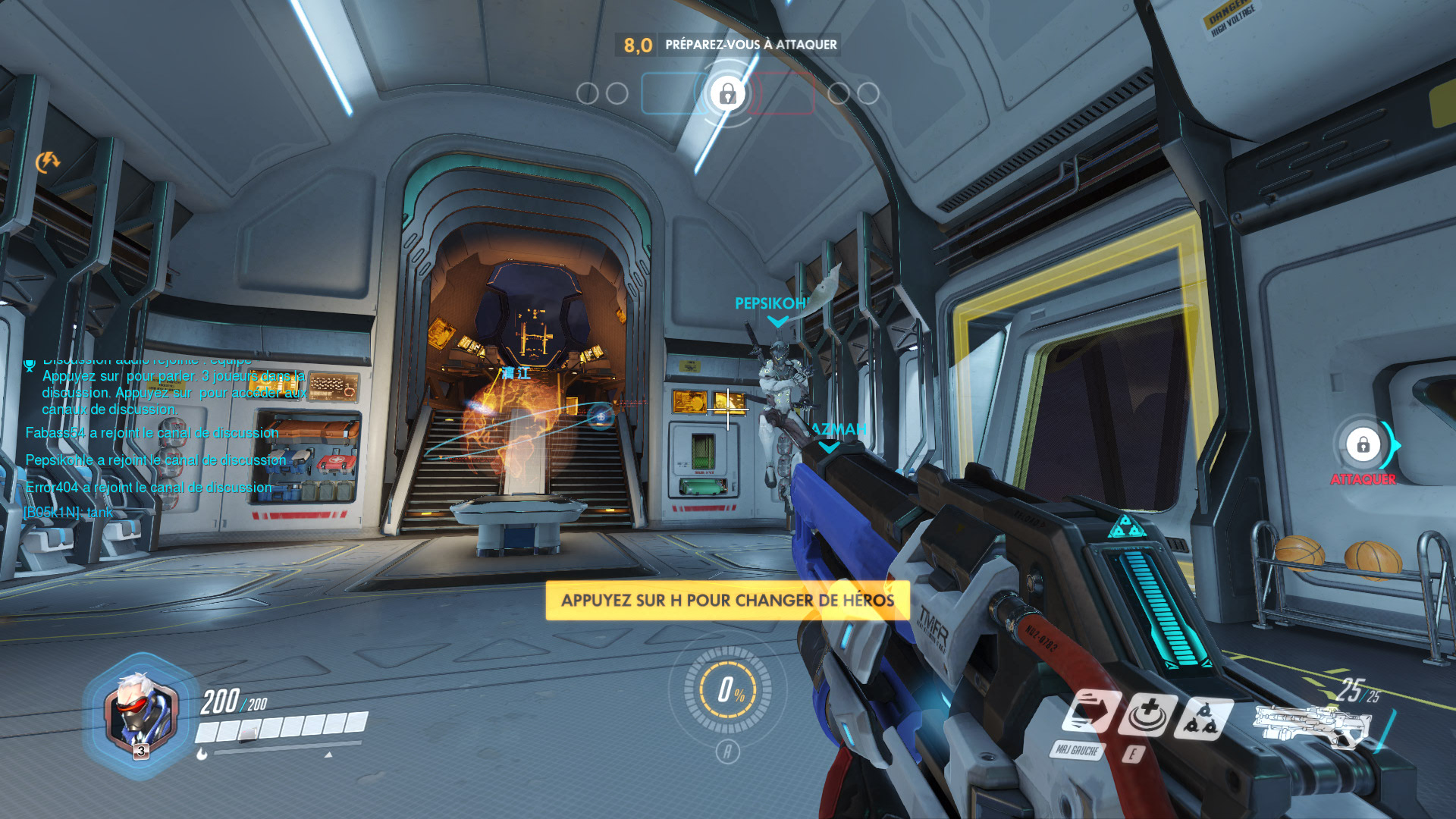Click the ultimate charge meter
This screenshot has height=819, width=1456.
(x=727, y=689)
